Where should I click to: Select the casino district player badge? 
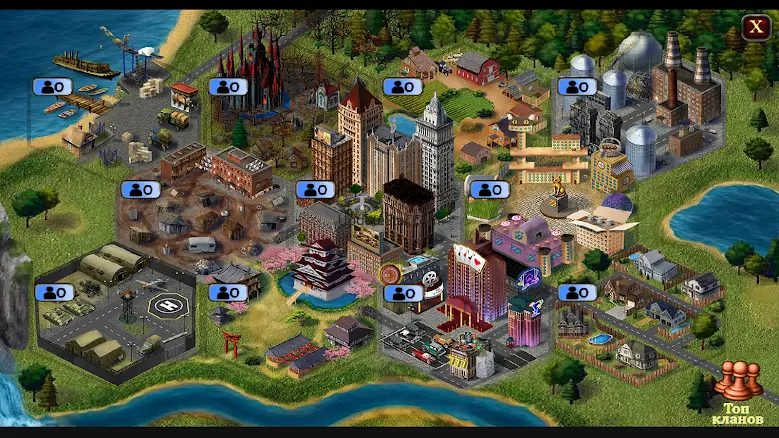coord(402,293)
